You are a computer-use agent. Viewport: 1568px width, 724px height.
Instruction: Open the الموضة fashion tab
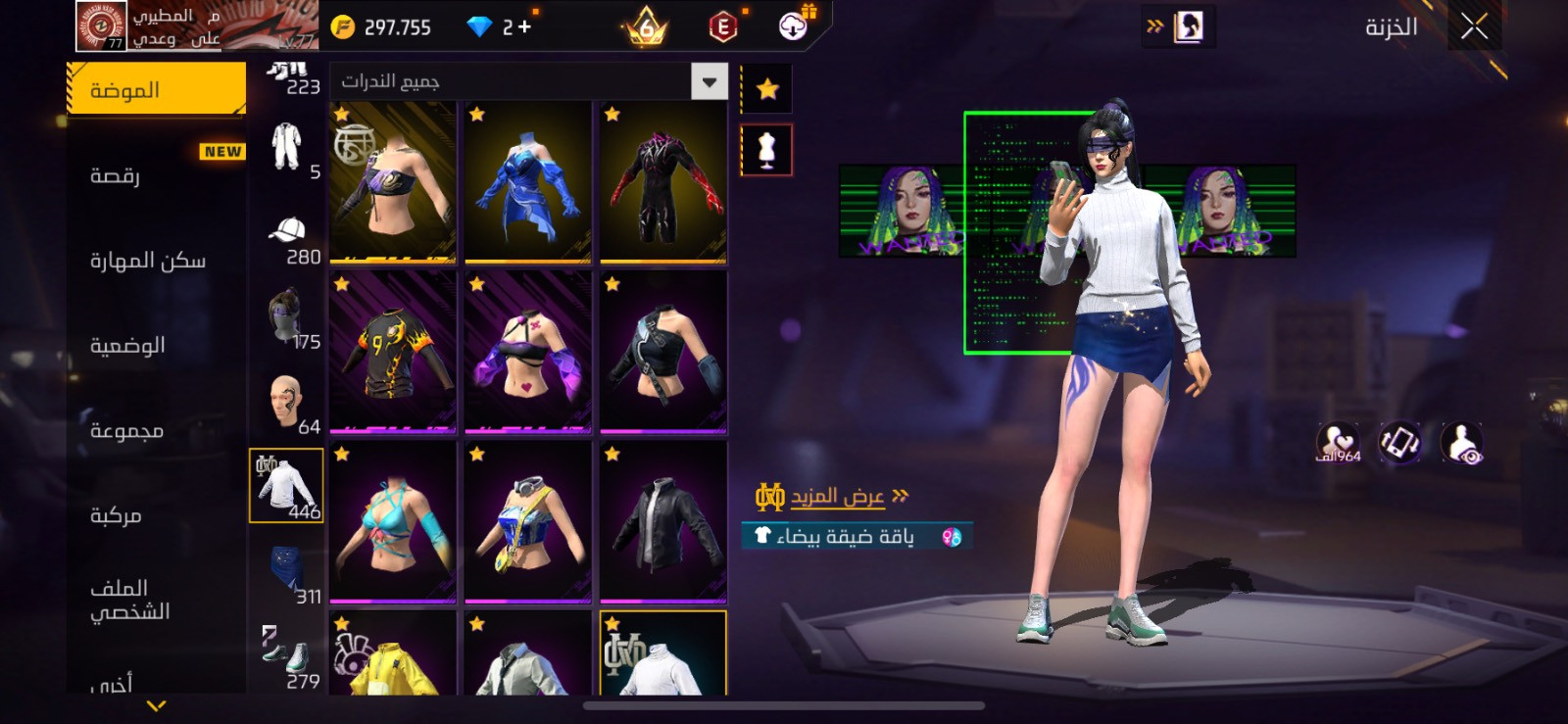click(x=157, y=90)
